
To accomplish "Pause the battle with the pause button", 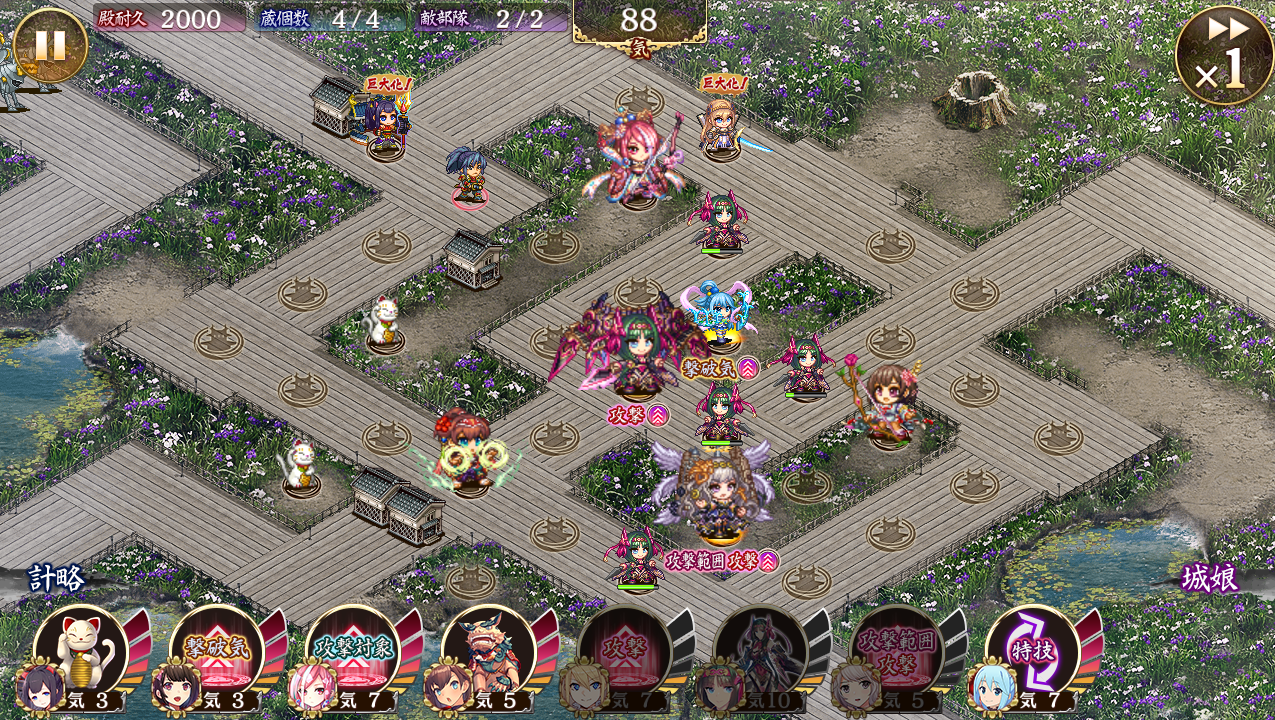I will [x=50, y=45].
